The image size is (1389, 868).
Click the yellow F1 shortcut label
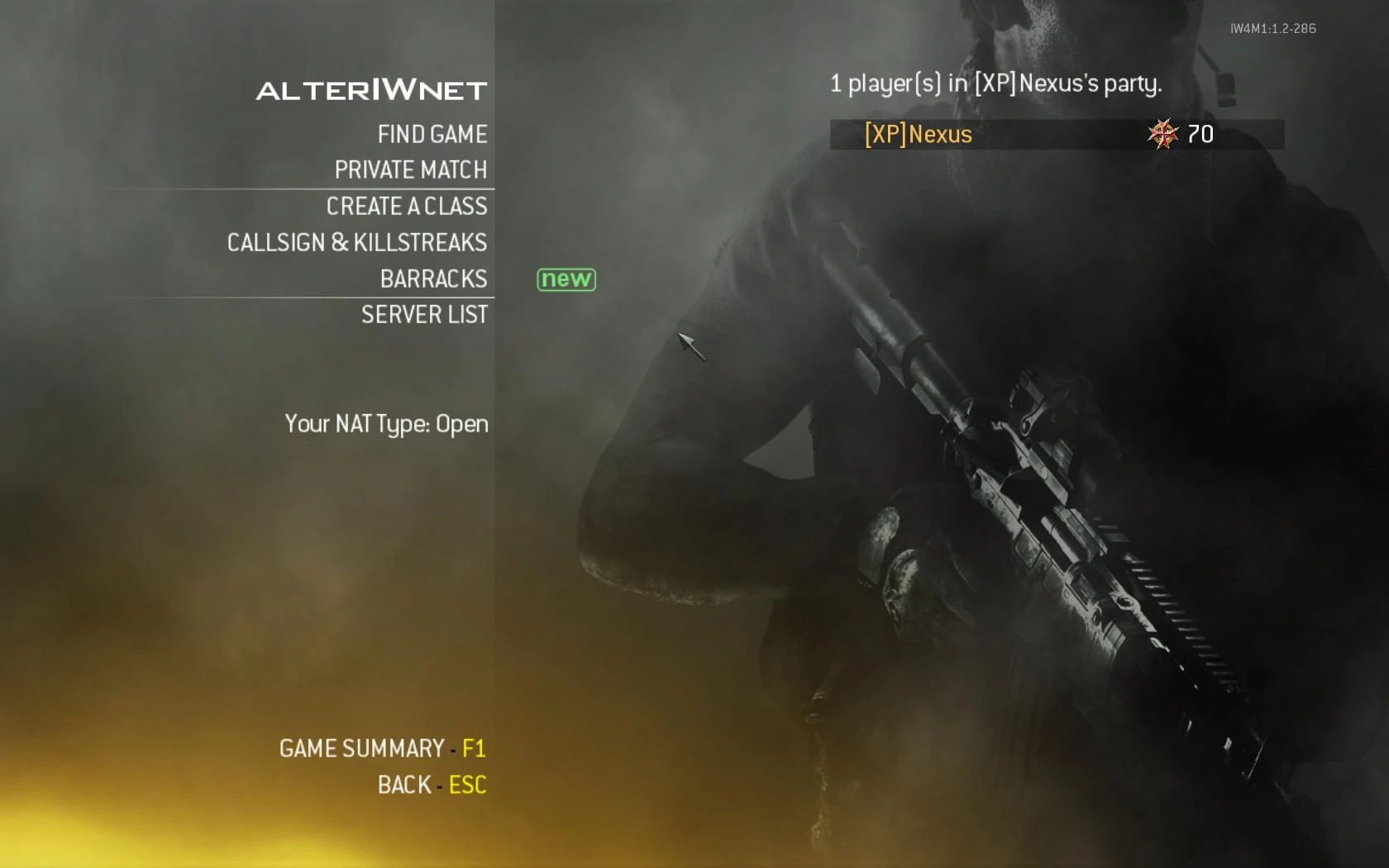(x=474, y=749)
